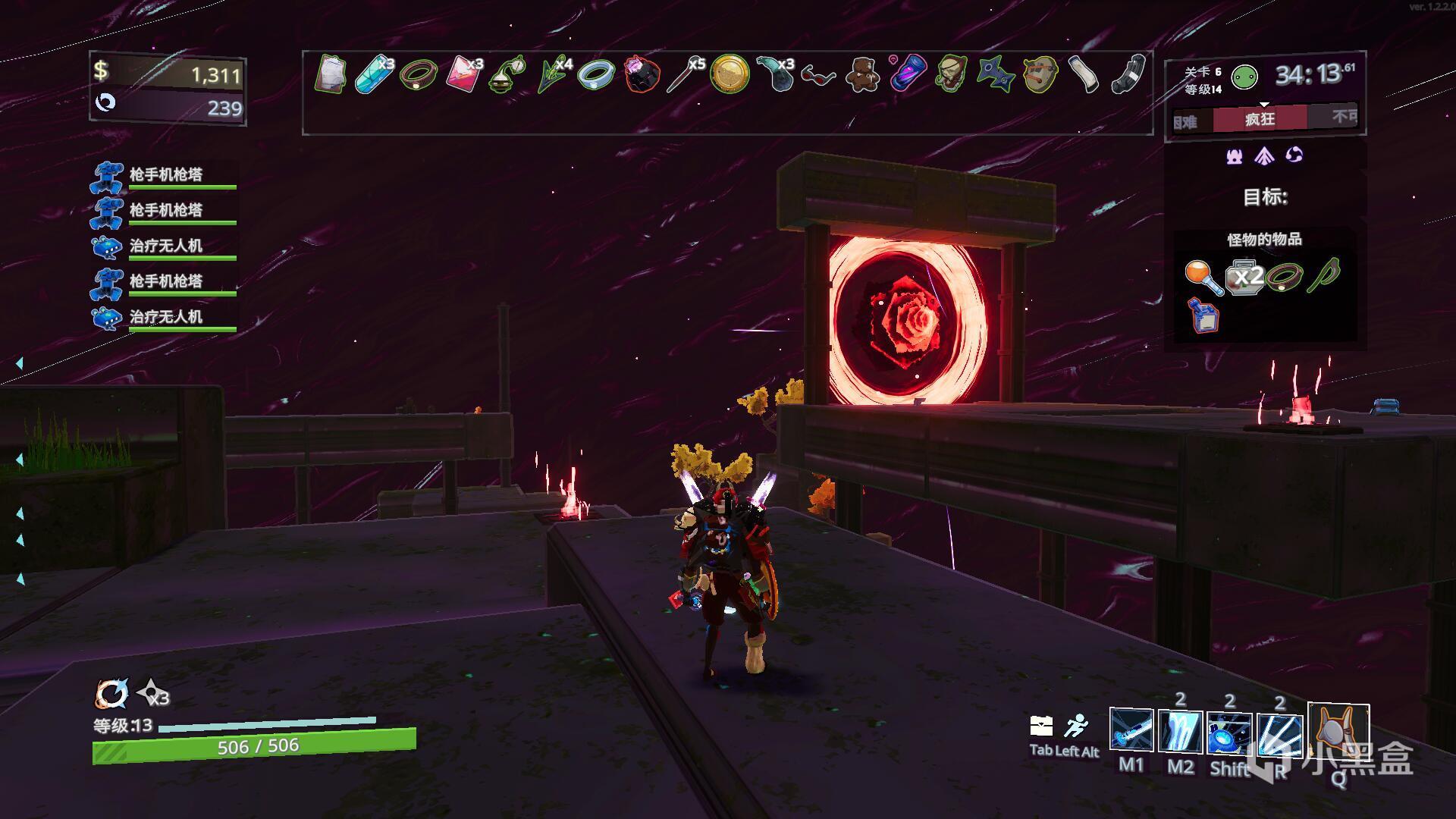This screenshot has height=819, width=1456.
Task: Toggle the sprint running-man icon
Action: coord(1075,726)
